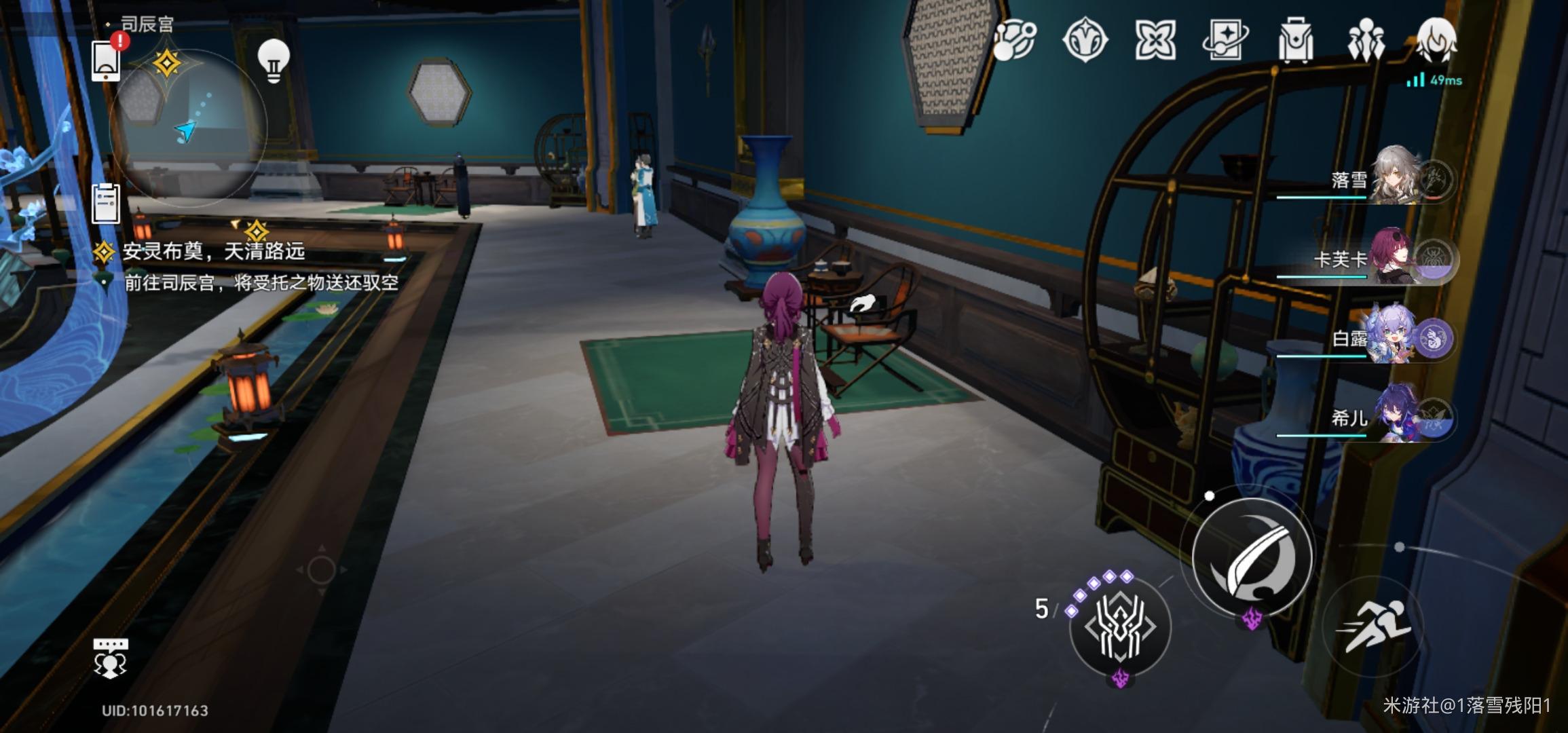Viewport: 1568px width, 733px height.
Task: Open the circular minimap
Action: (x=188, y=127)
